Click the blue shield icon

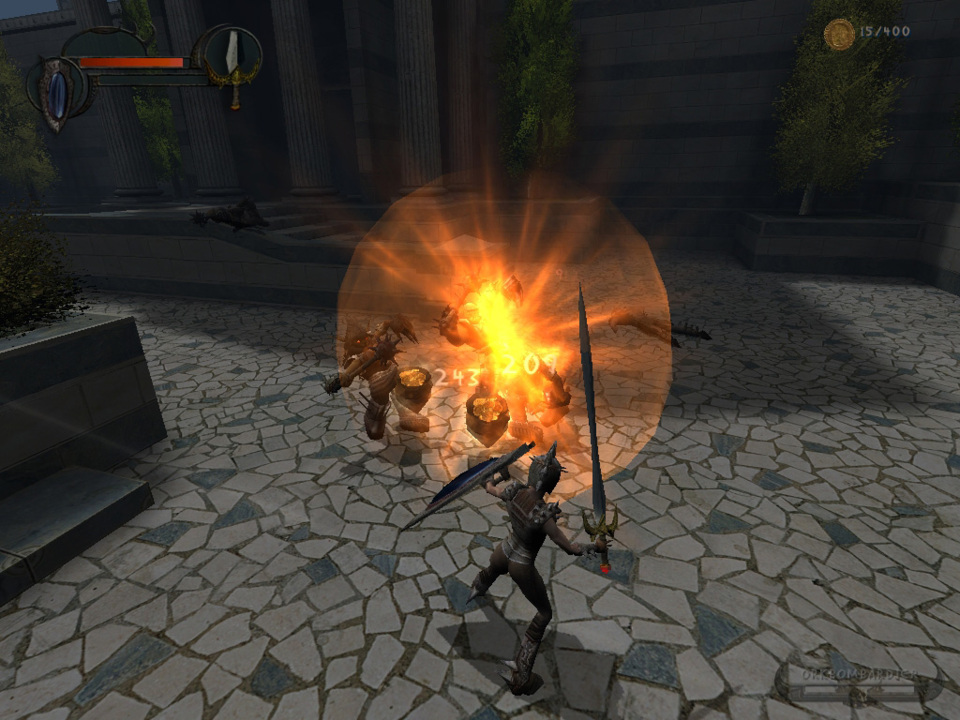pos(60,91)
